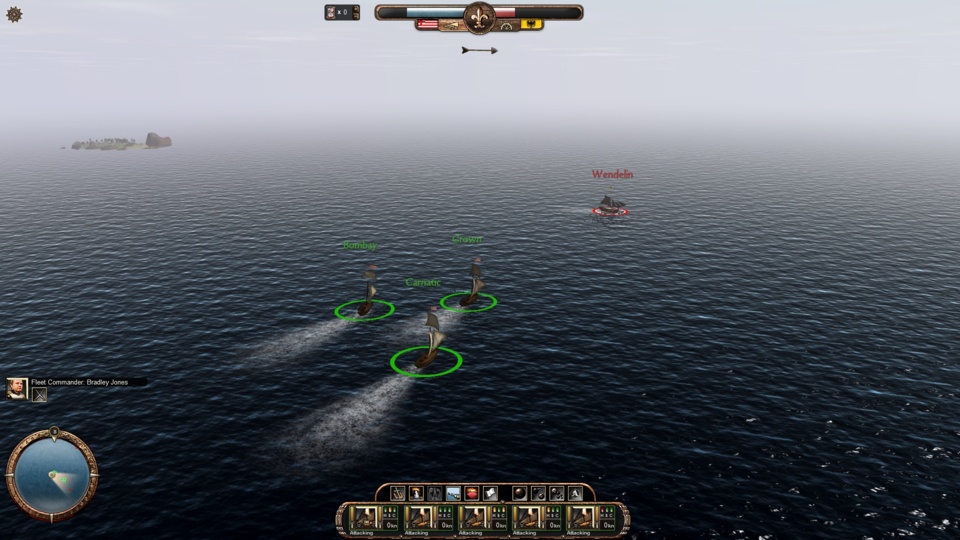
Task: Click the minimap compass radar
Action: coord(52,475)
